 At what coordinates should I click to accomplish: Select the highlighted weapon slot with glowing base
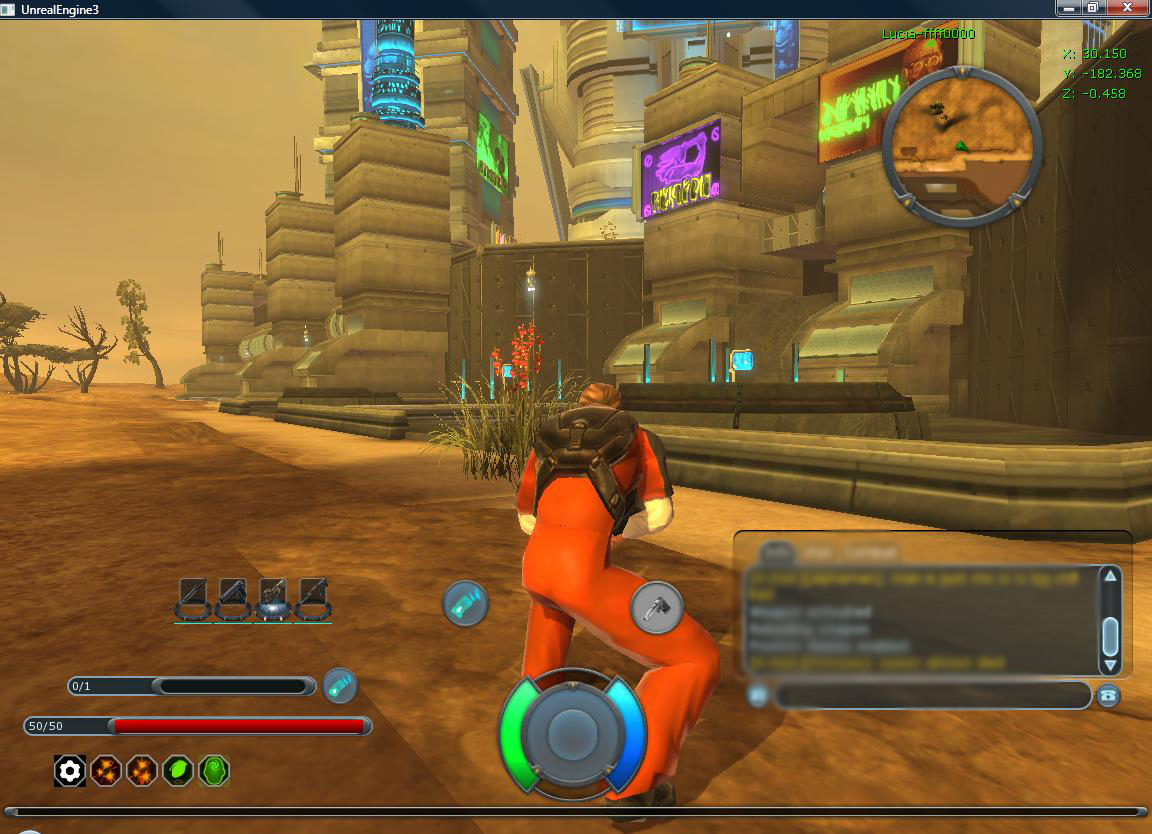(273, 599)
